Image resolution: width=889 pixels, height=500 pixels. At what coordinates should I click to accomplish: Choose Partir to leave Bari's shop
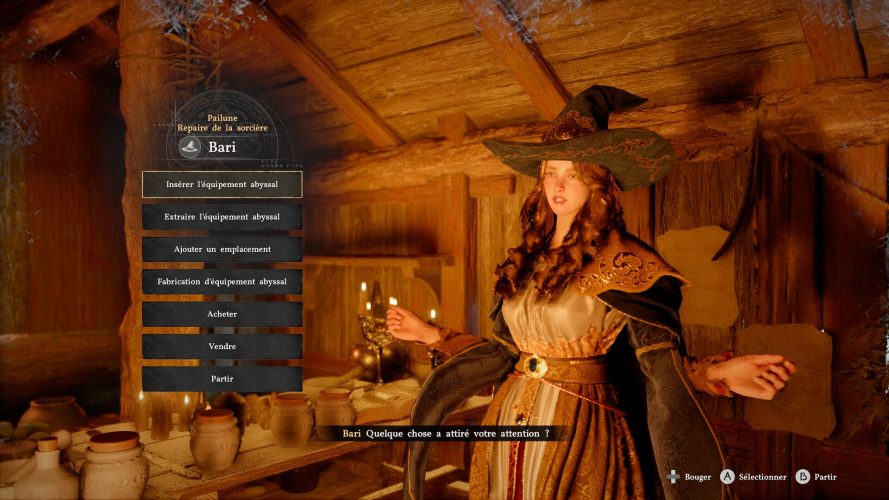tap(222, 379)
